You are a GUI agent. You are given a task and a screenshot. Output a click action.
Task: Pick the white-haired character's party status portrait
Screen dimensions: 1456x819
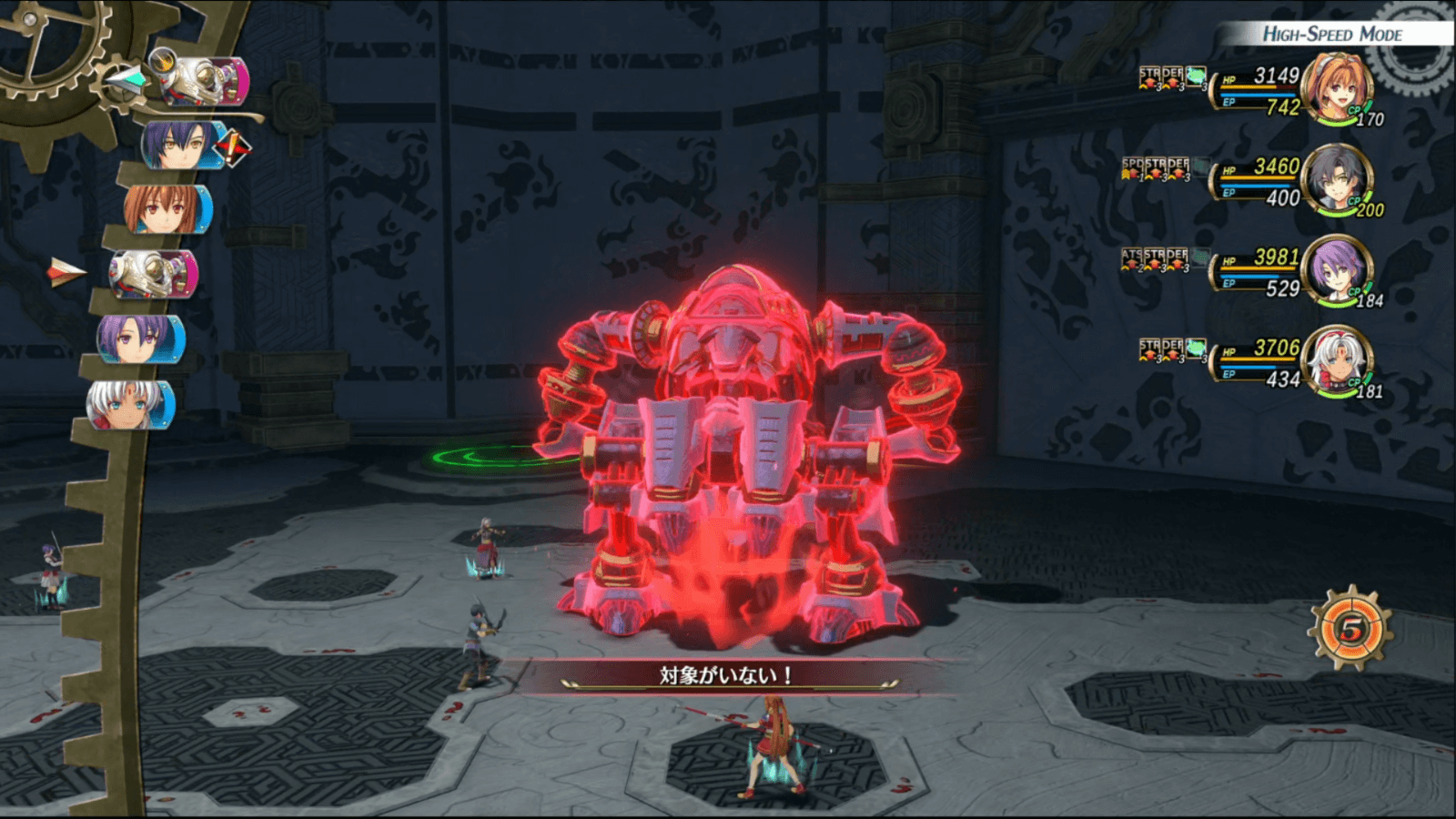[x=1335, y=361]
